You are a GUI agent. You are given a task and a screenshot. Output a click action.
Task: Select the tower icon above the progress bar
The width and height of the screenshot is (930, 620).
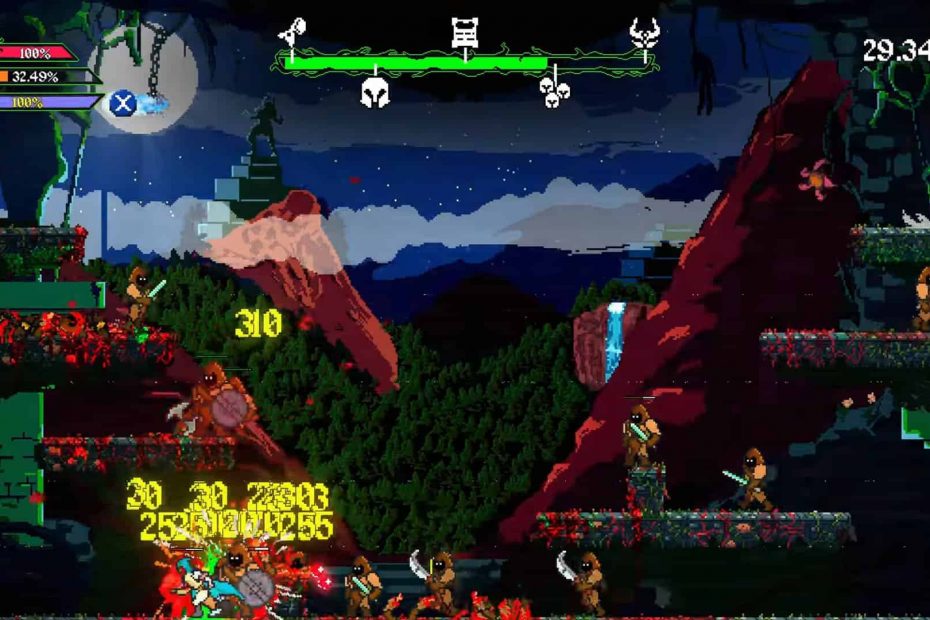coord(464,33)
